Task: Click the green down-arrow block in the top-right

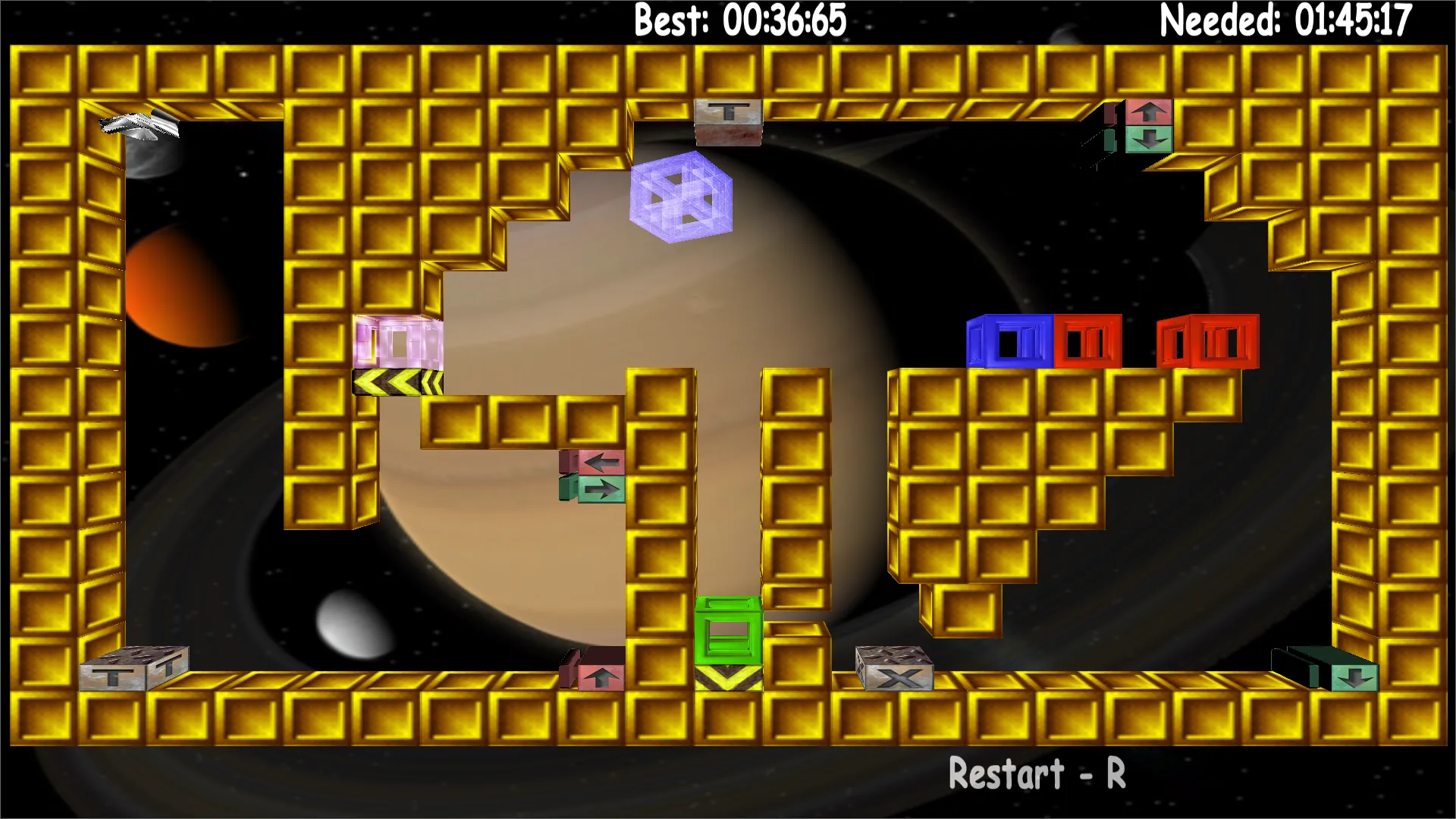Action: coord(1150,139)
